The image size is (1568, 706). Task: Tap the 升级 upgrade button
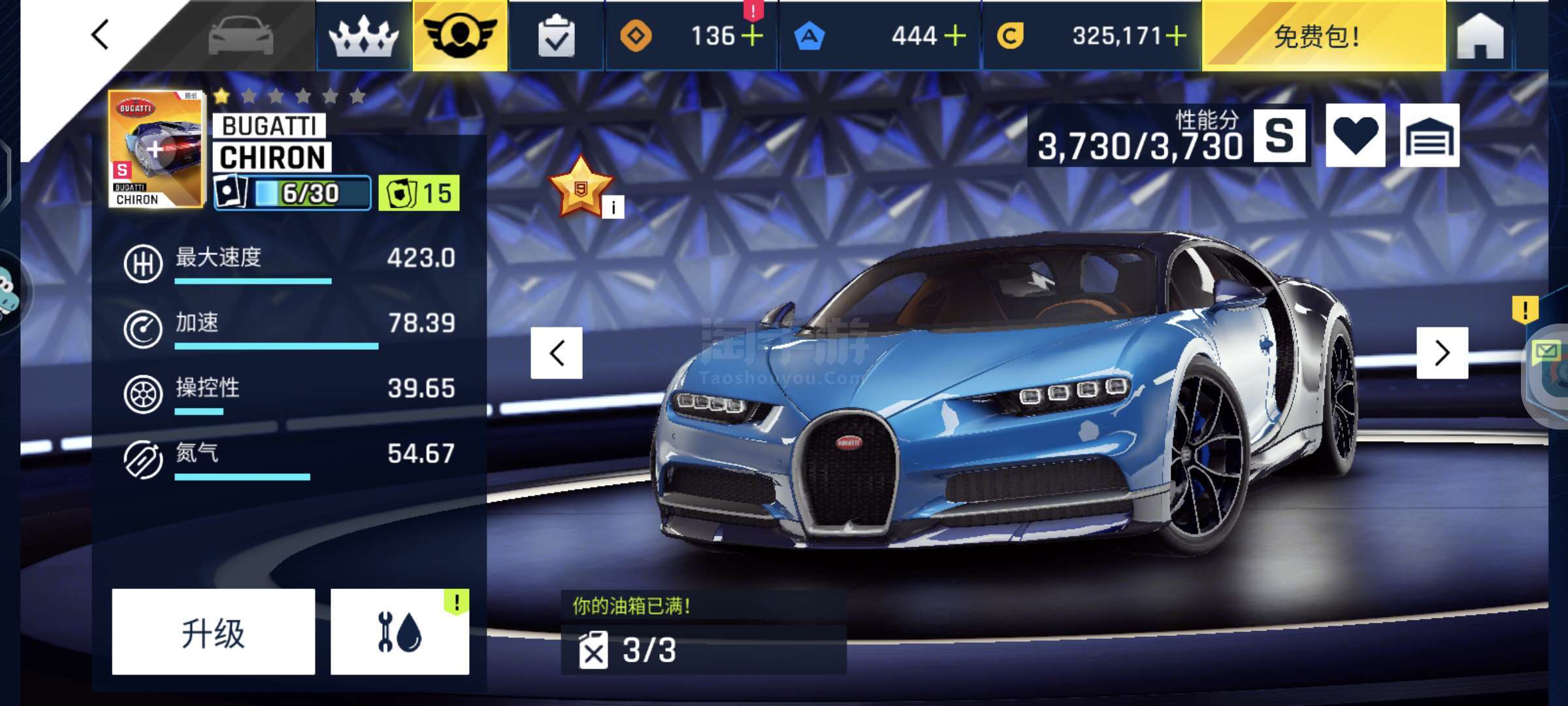[213, 632]
